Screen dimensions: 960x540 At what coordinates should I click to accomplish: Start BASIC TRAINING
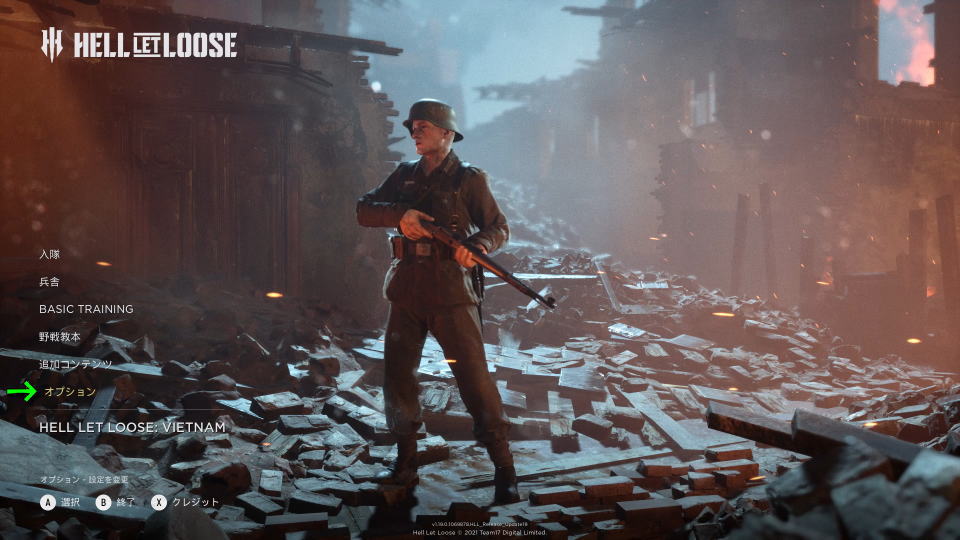tap(86, 309)
